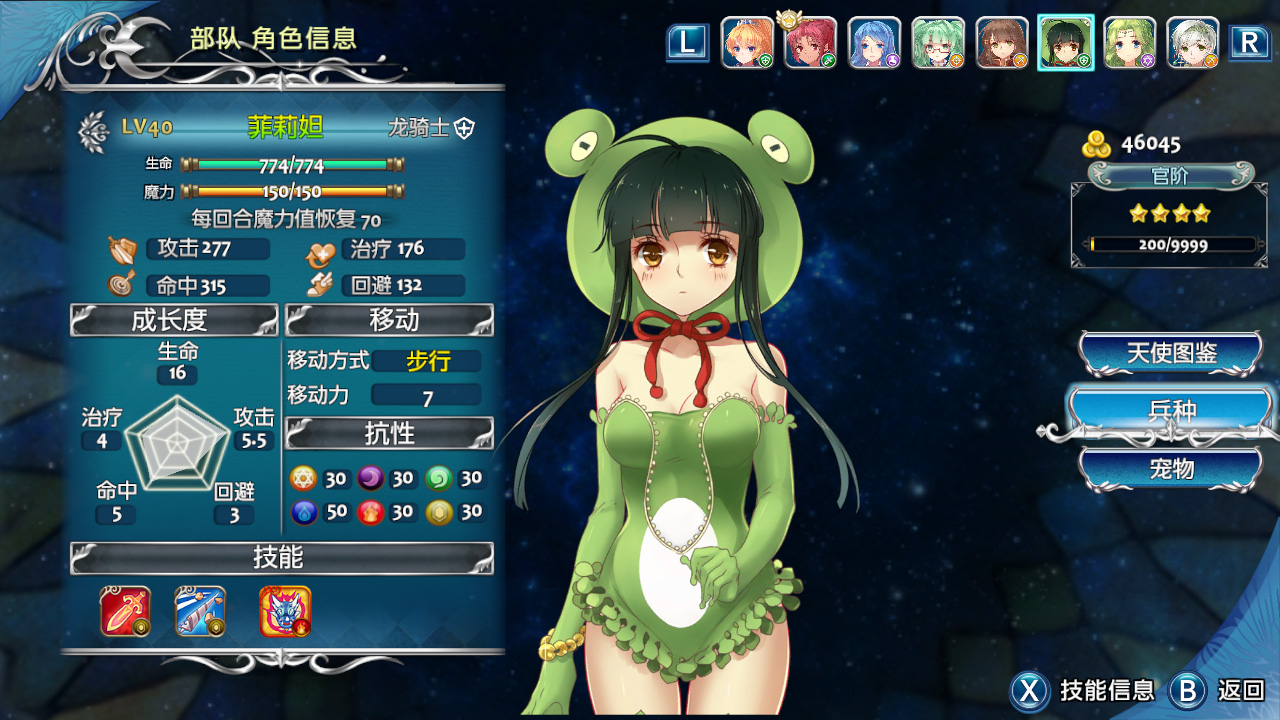Select the highlighted black-haired frog hood portrait
The image size is (1280, 720).
(1066, 43)
